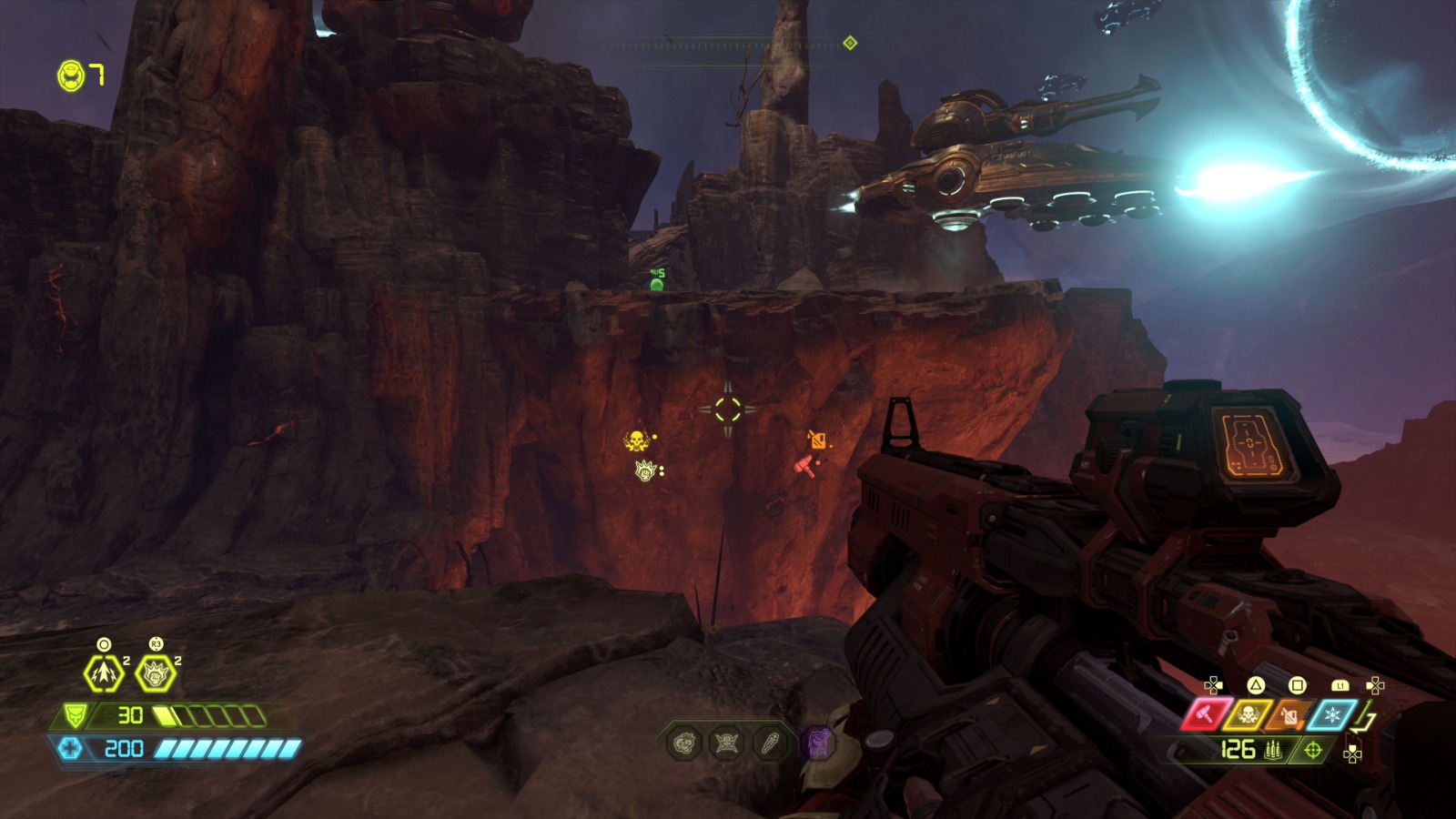Image resolution: width=1456 pixels, height=819 pixels.
Task: Select the skull-and-cross rune octagon icon
Action: [726, 742]
